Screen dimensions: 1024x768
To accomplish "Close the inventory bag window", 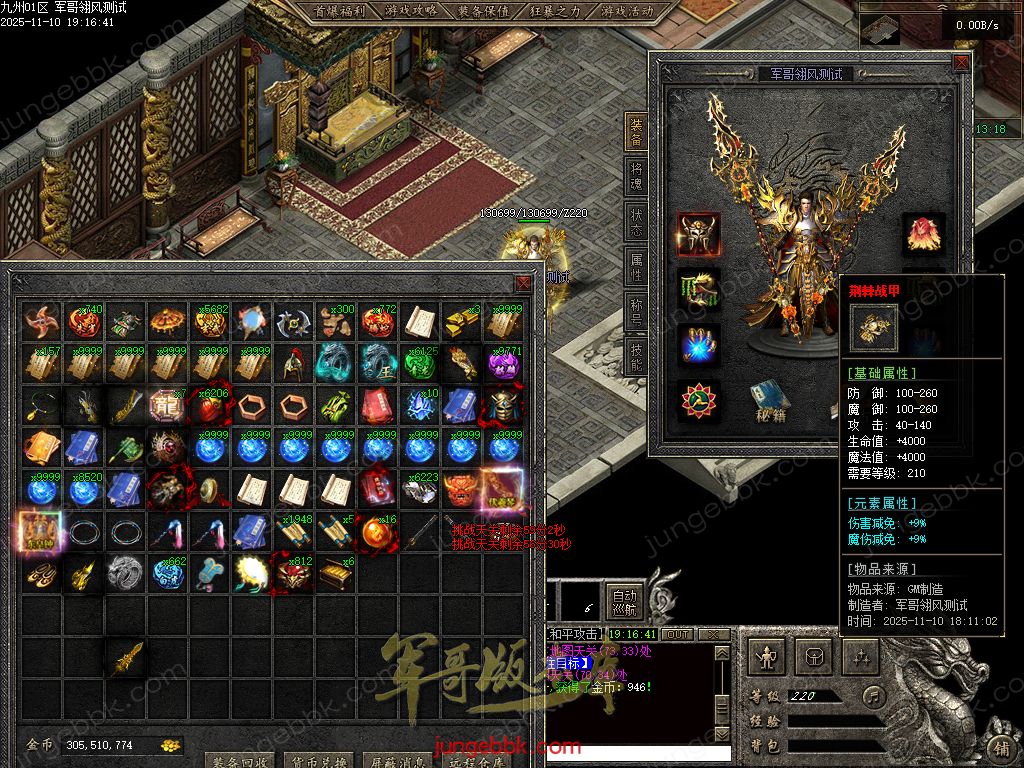I will [x=523, y=283].
